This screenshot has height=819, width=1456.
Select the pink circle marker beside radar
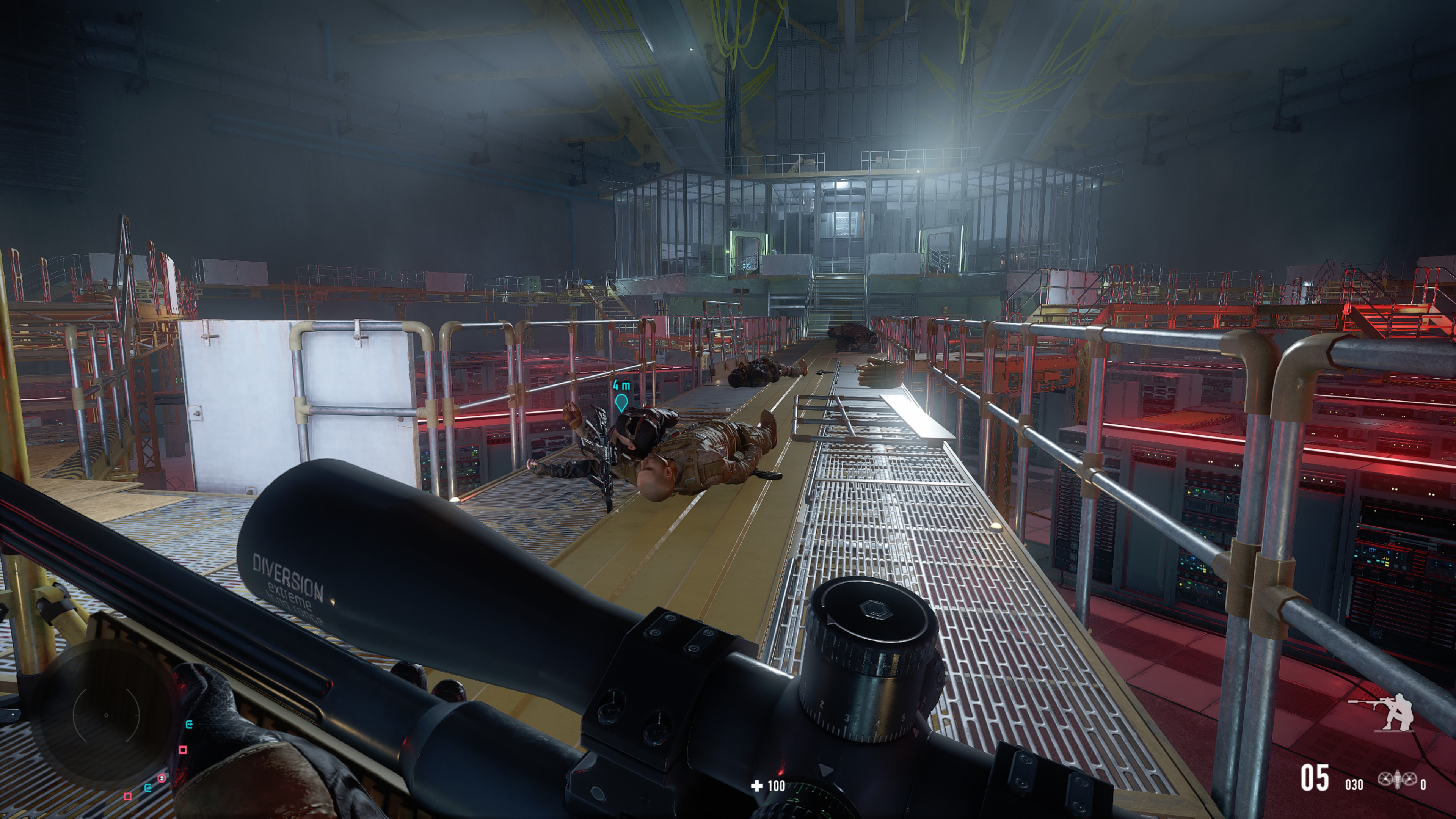(x=162, y=778)
